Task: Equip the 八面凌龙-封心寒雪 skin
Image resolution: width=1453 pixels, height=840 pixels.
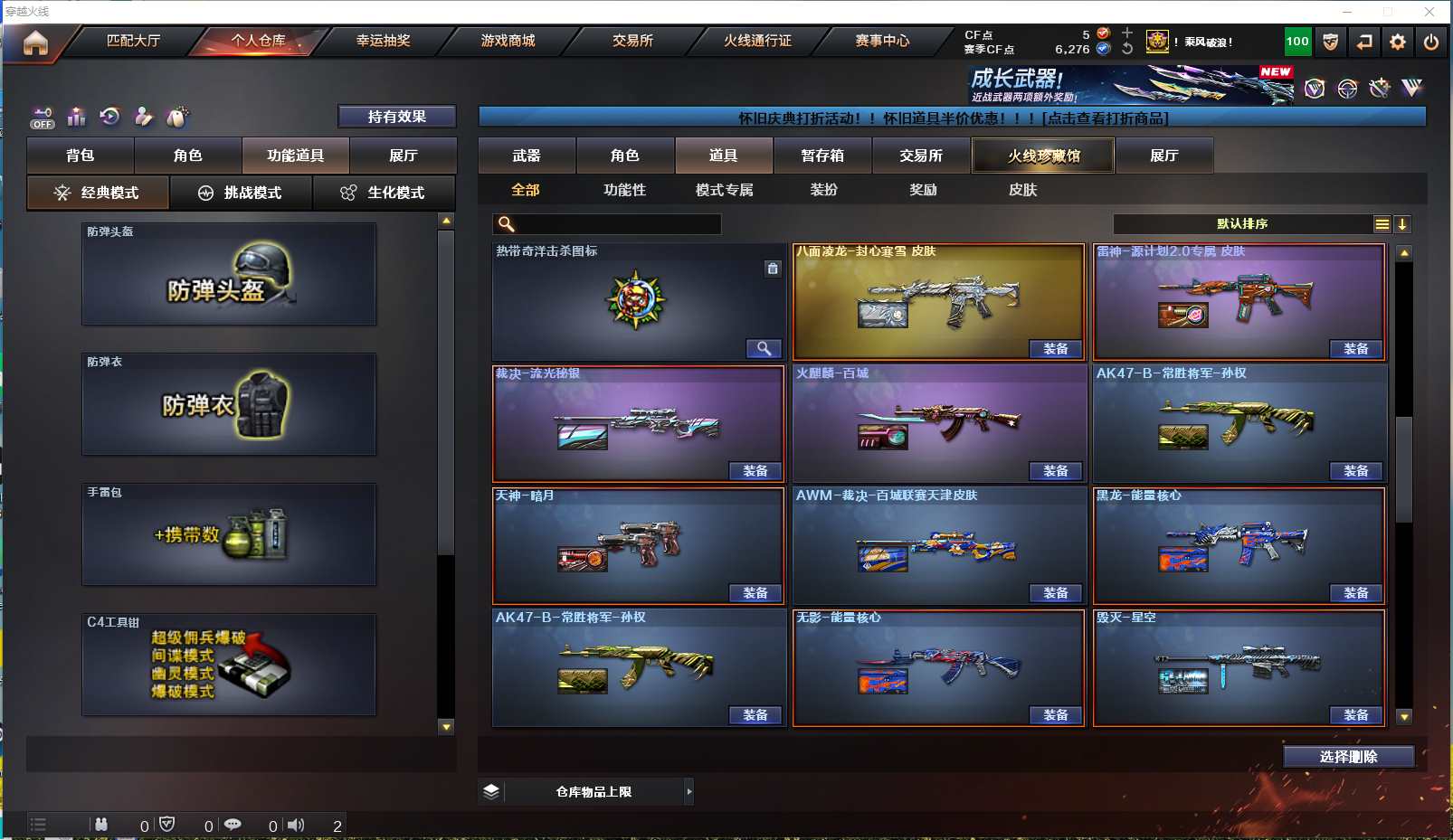Action: click(x=1056, y=349)
